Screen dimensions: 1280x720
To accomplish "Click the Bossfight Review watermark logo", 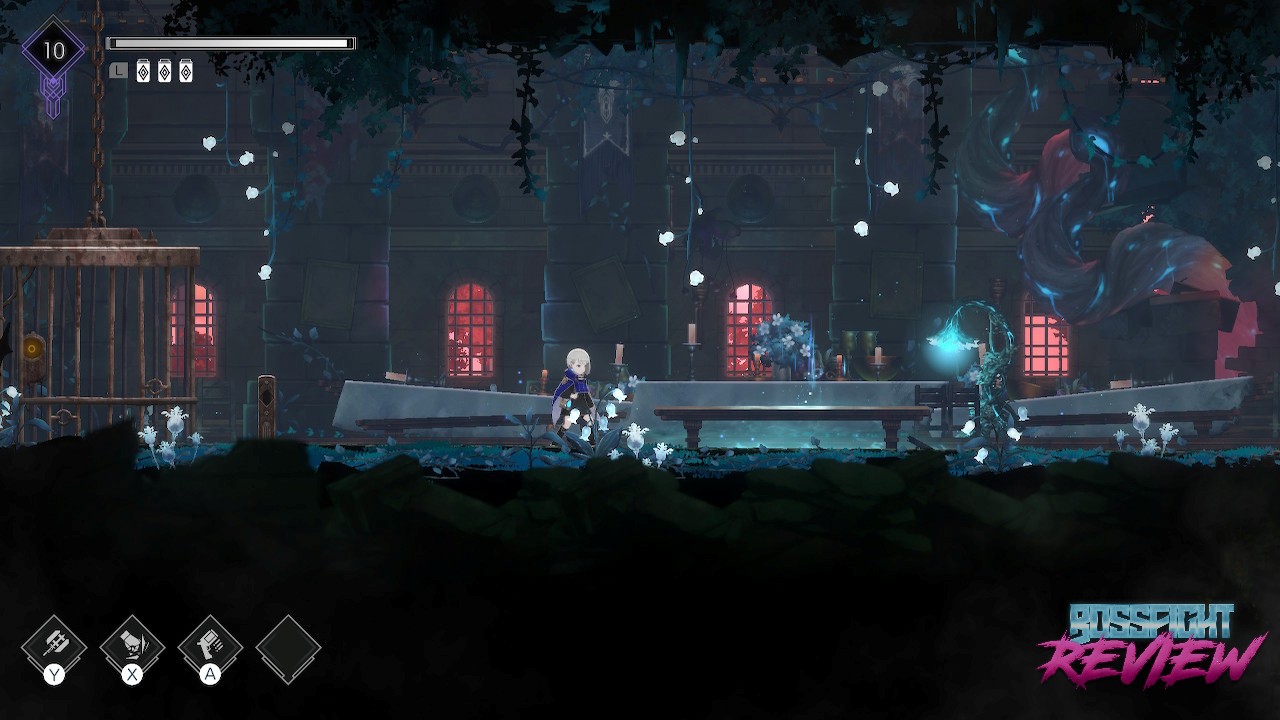I will [1148, 645].
